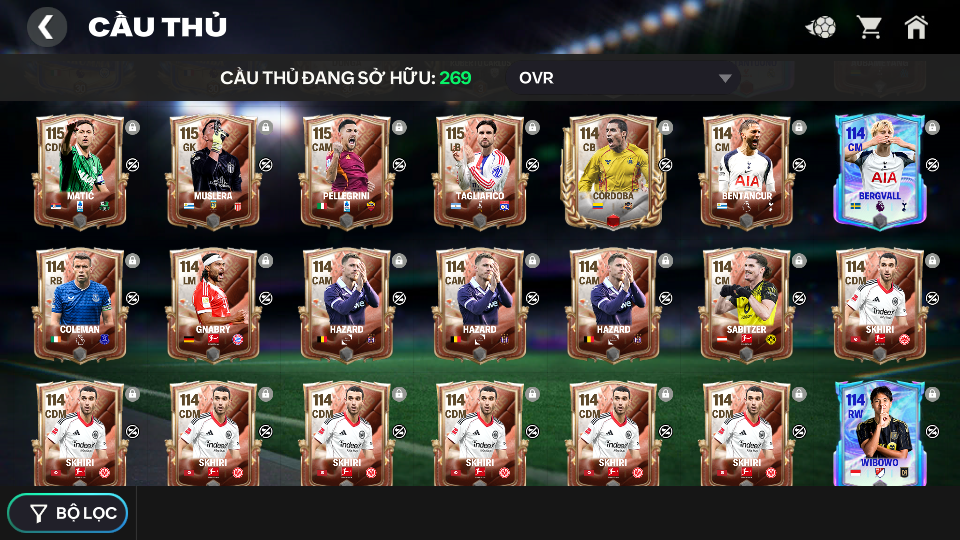The width and height of the screenshot is (960, 540).
Task: Open the BỘ LỌC filter panel
Action: (68, 513)
